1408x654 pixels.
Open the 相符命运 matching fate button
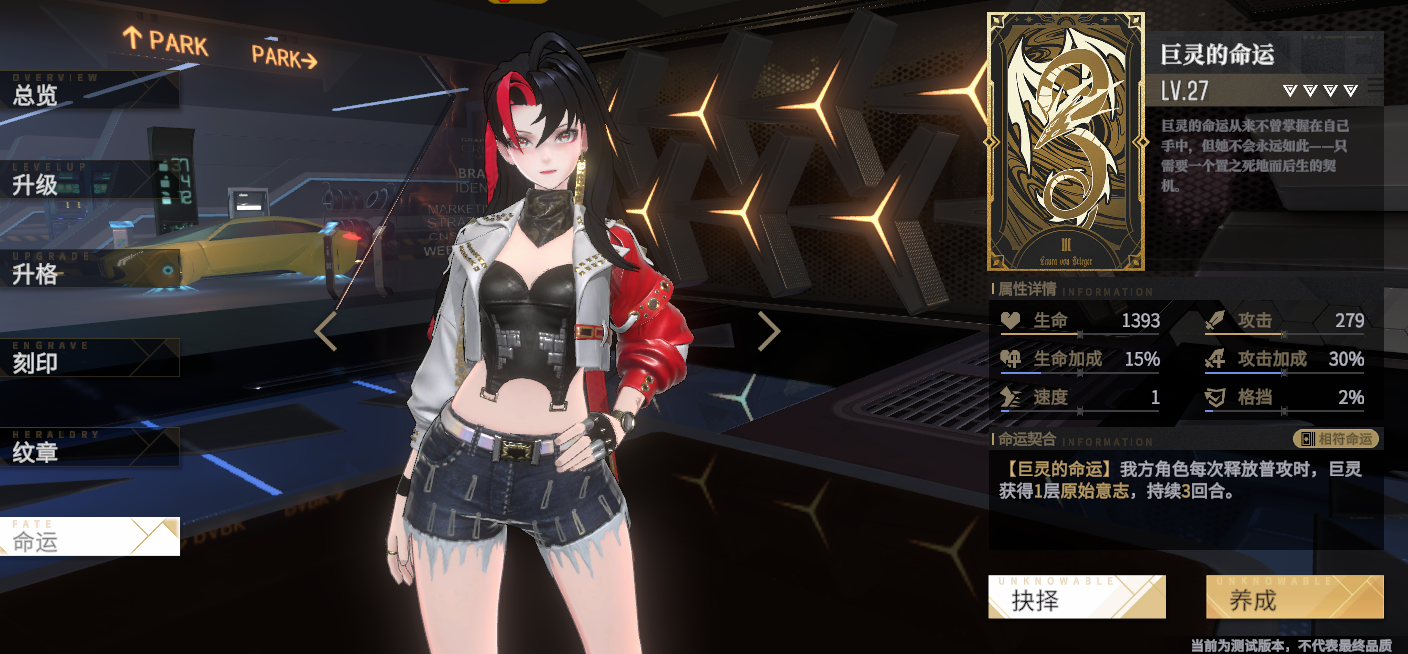(x=1336, y=439)
